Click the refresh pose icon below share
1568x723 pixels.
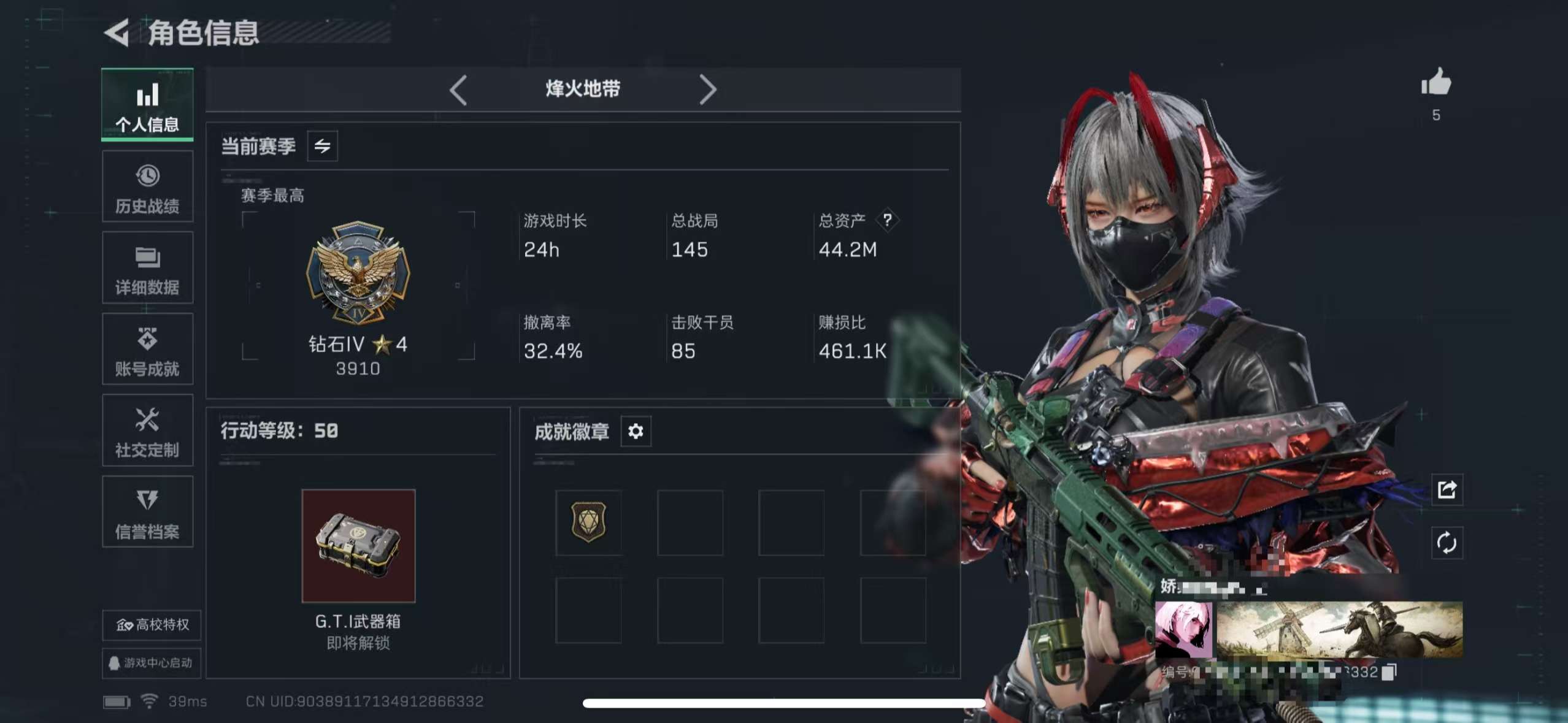coord(1447,543)
